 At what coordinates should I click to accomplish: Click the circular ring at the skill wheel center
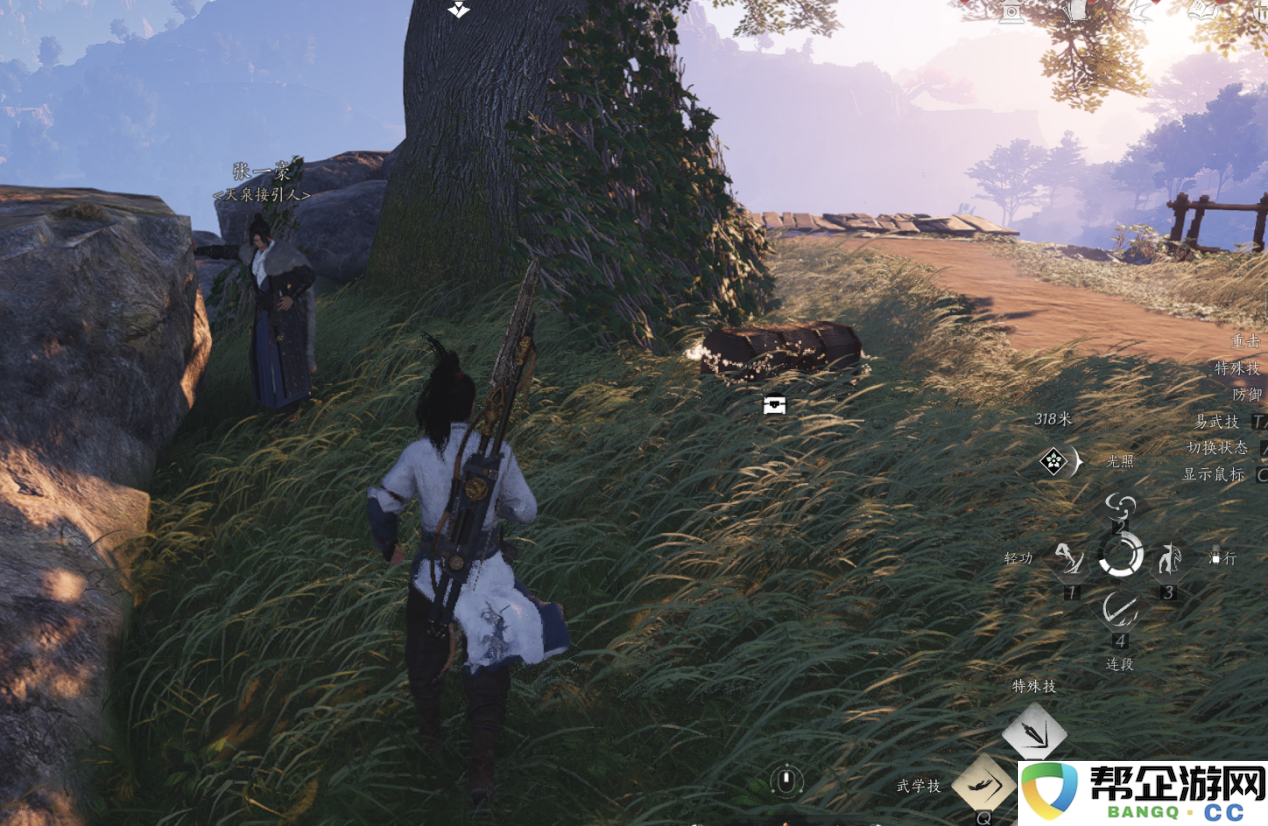(1121, 554)
